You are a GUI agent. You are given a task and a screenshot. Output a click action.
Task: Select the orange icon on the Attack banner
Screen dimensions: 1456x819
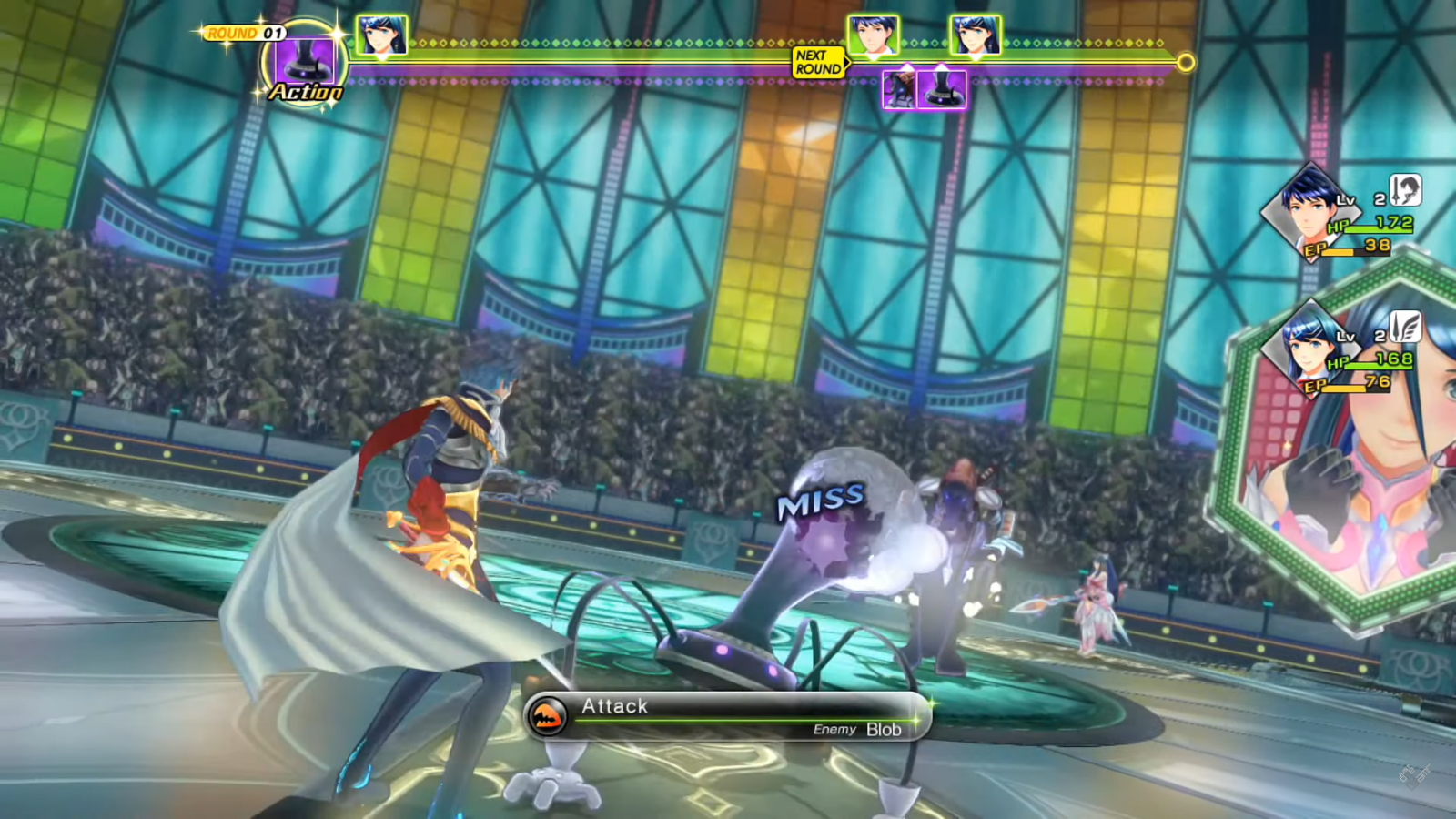pyautogui.click(x=547, y=716)
